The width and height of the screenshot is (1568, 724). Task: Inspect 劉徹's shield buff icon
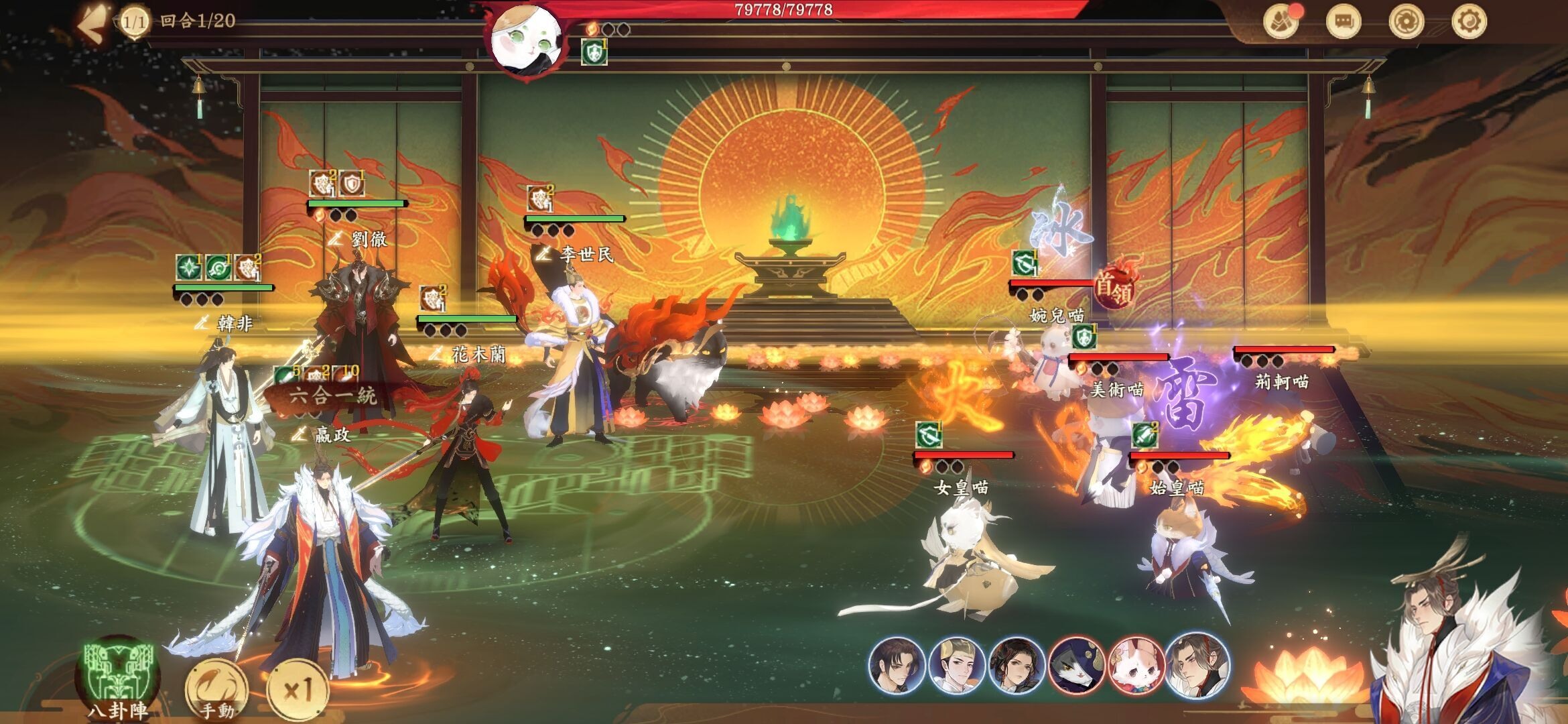tap(351, 184)
